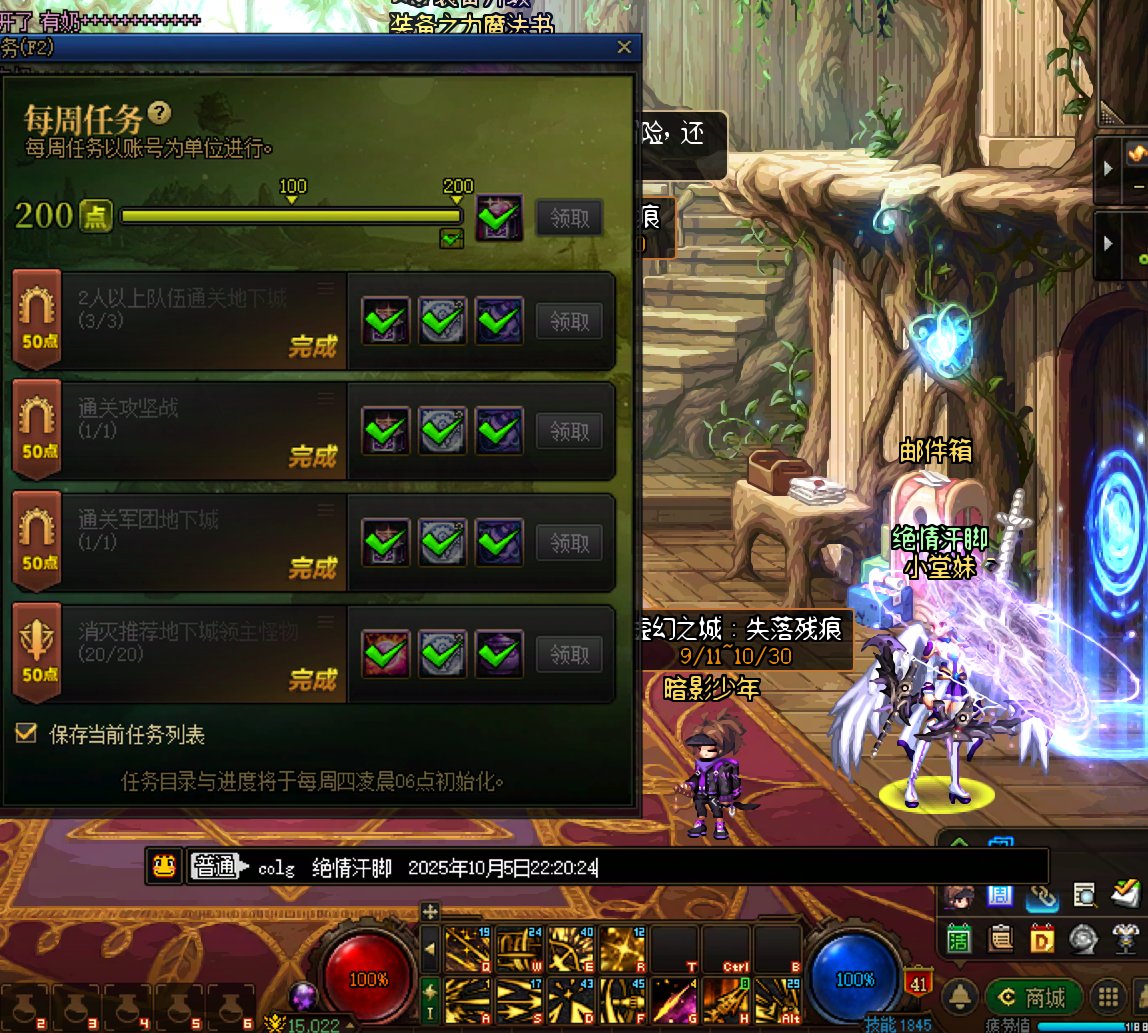Image resolution: width=1148 pixels, height=1033 pixels.
Task: Open the blue 周 weekly icon
Action: (x=1000, y=895)
